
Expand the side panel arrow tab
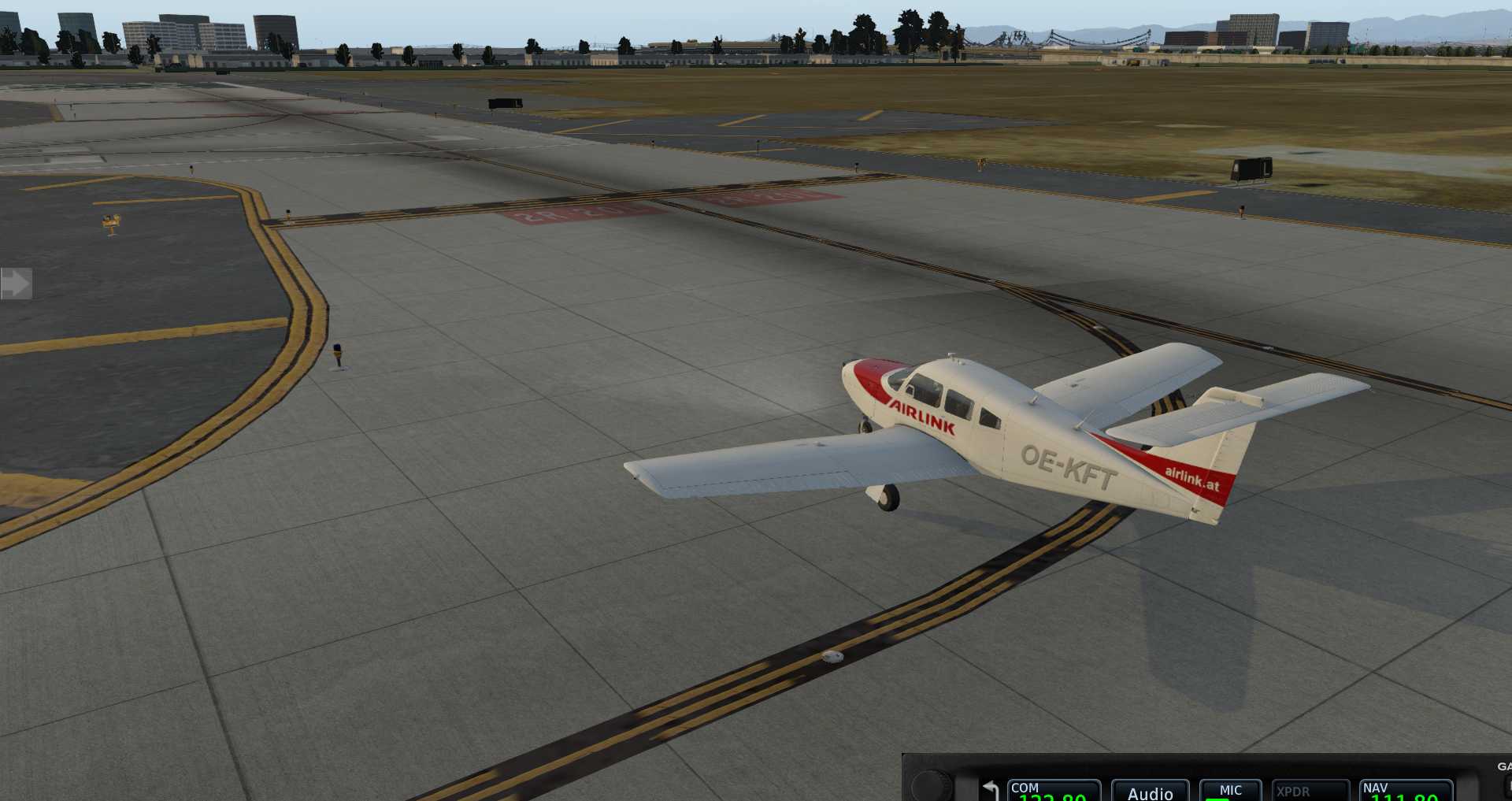16,284
